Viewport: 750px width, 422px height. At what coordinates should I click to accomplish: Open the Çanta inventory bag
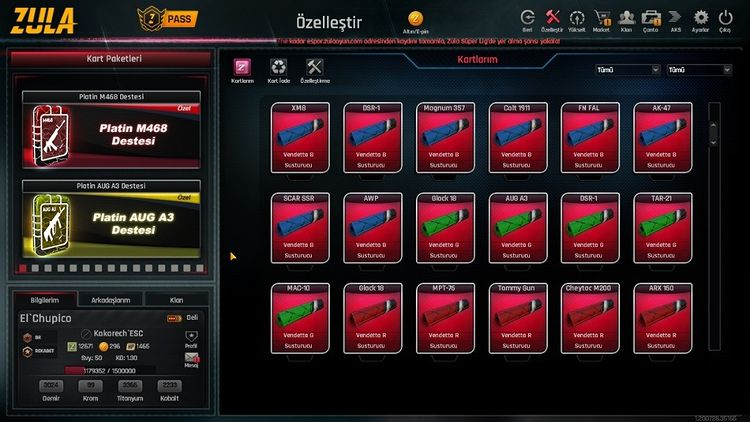pyautogui.click(x=651, y=19)
